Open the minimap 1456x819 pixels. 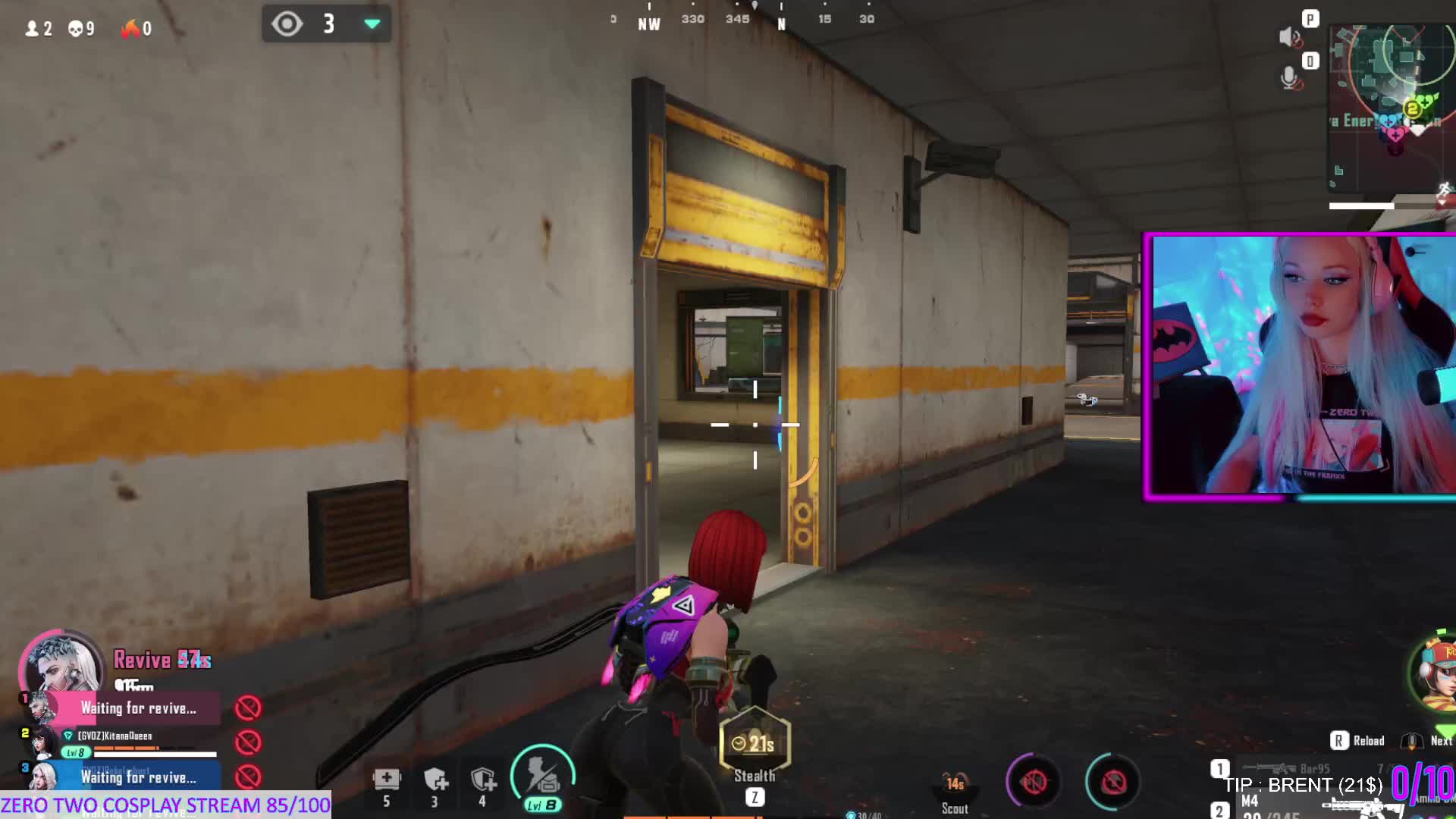point(1391,106)
